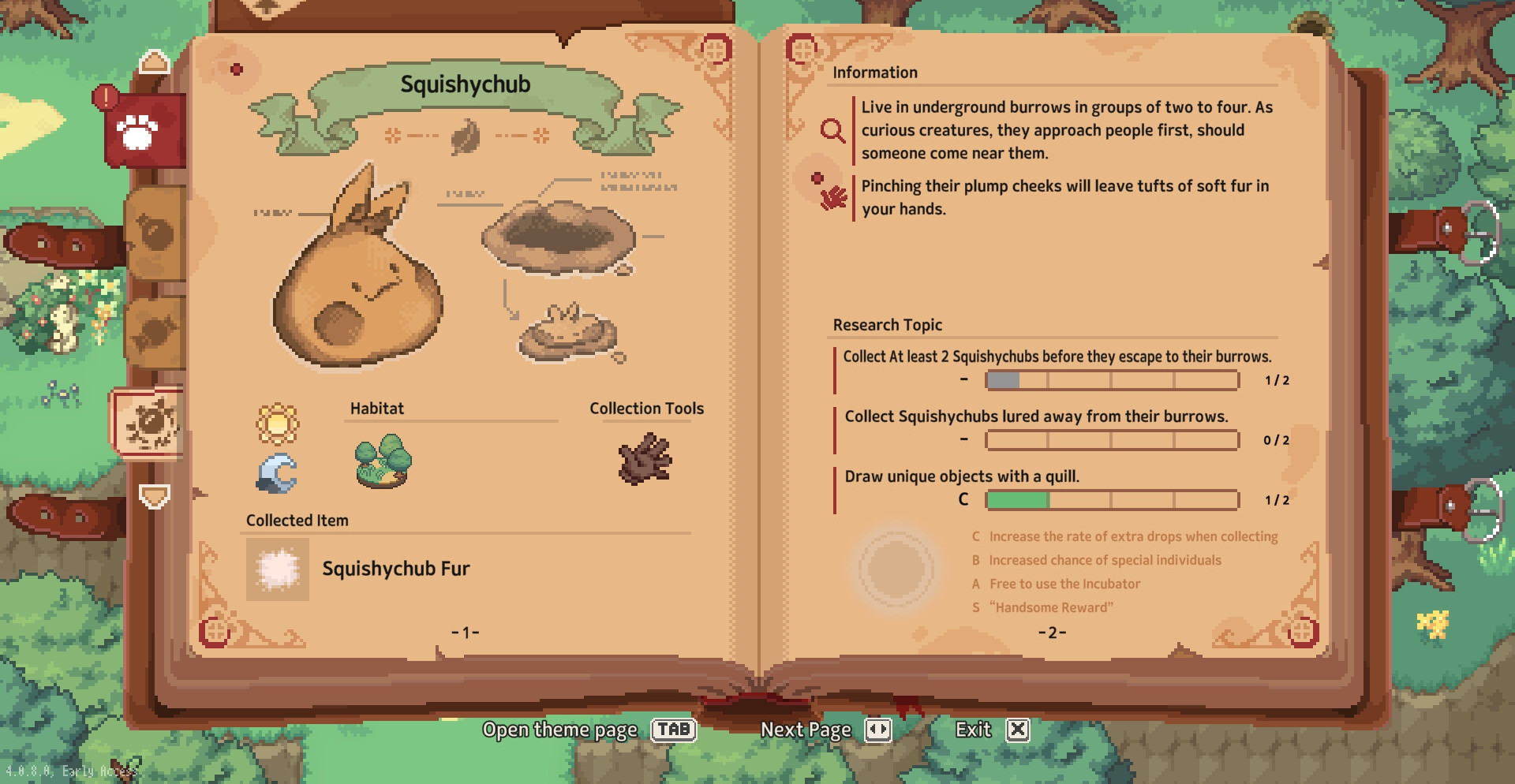Select the fish-shaped creature bookmark tab
1515x784 pixels.
click(156, 333)
